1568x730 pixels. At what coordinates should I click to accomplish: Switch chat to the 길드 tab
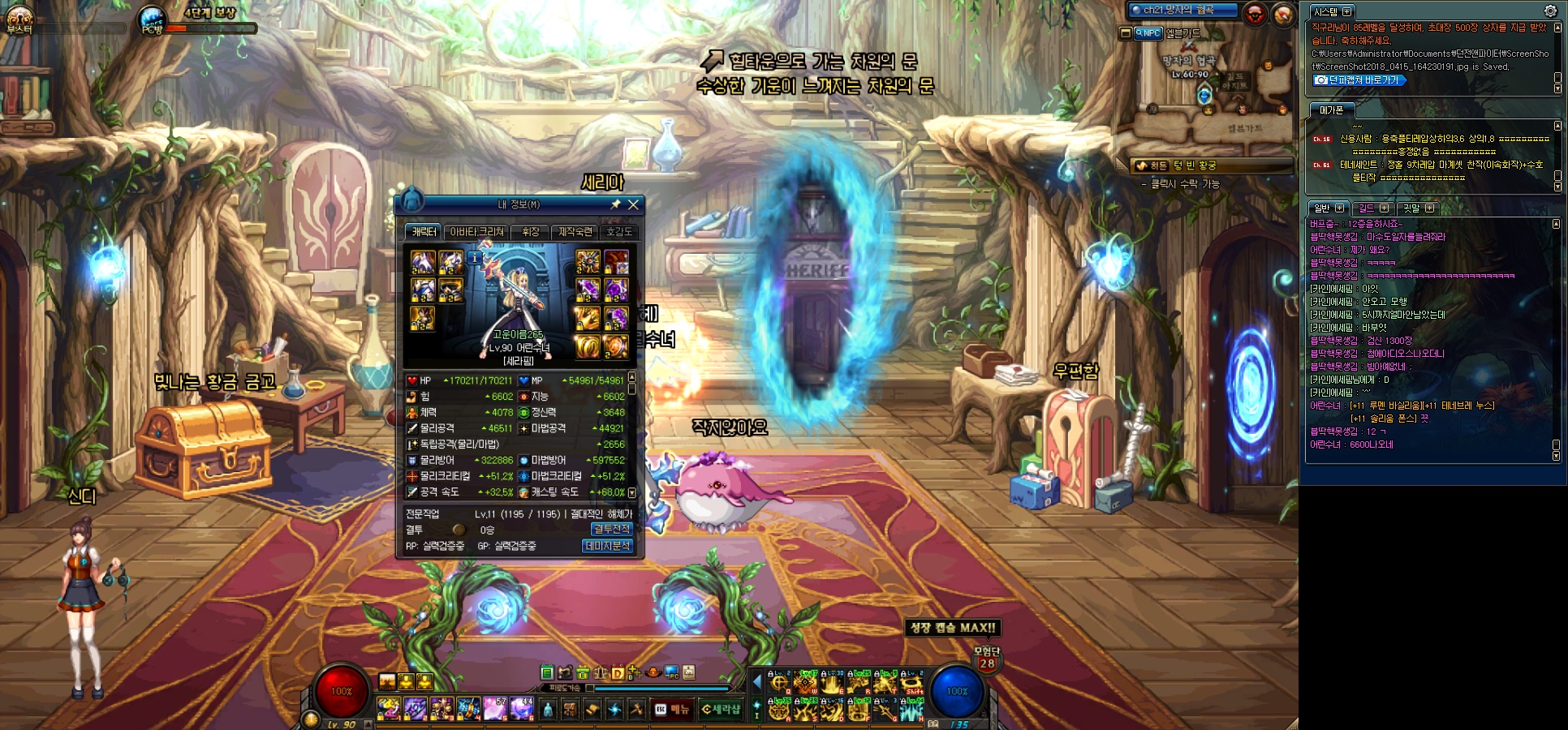click(1372, 208)
